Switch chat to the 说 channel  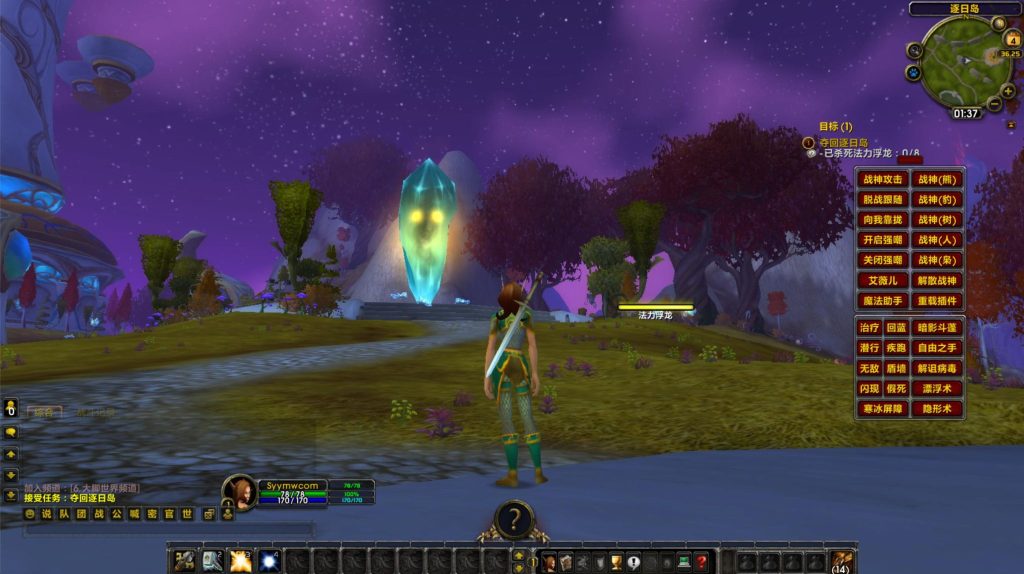pyautogui.click(x=46, y=514)
